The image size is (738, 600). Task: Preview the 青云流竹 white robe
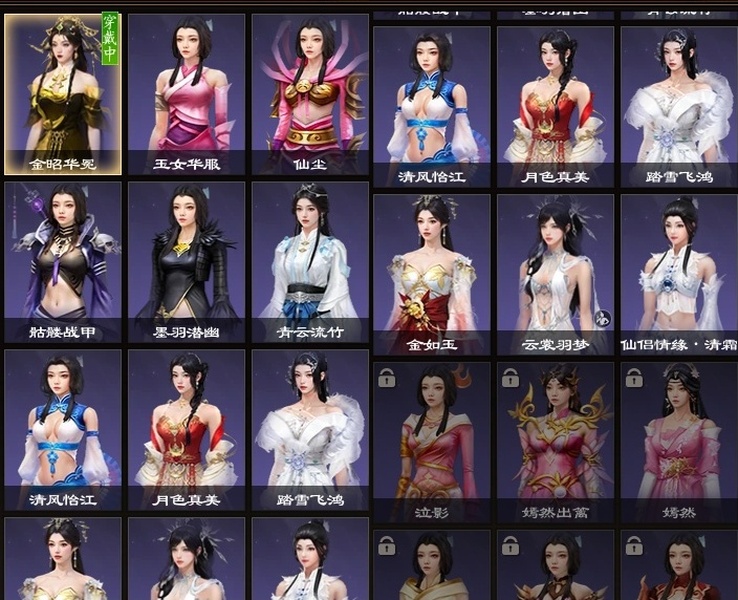309,260
